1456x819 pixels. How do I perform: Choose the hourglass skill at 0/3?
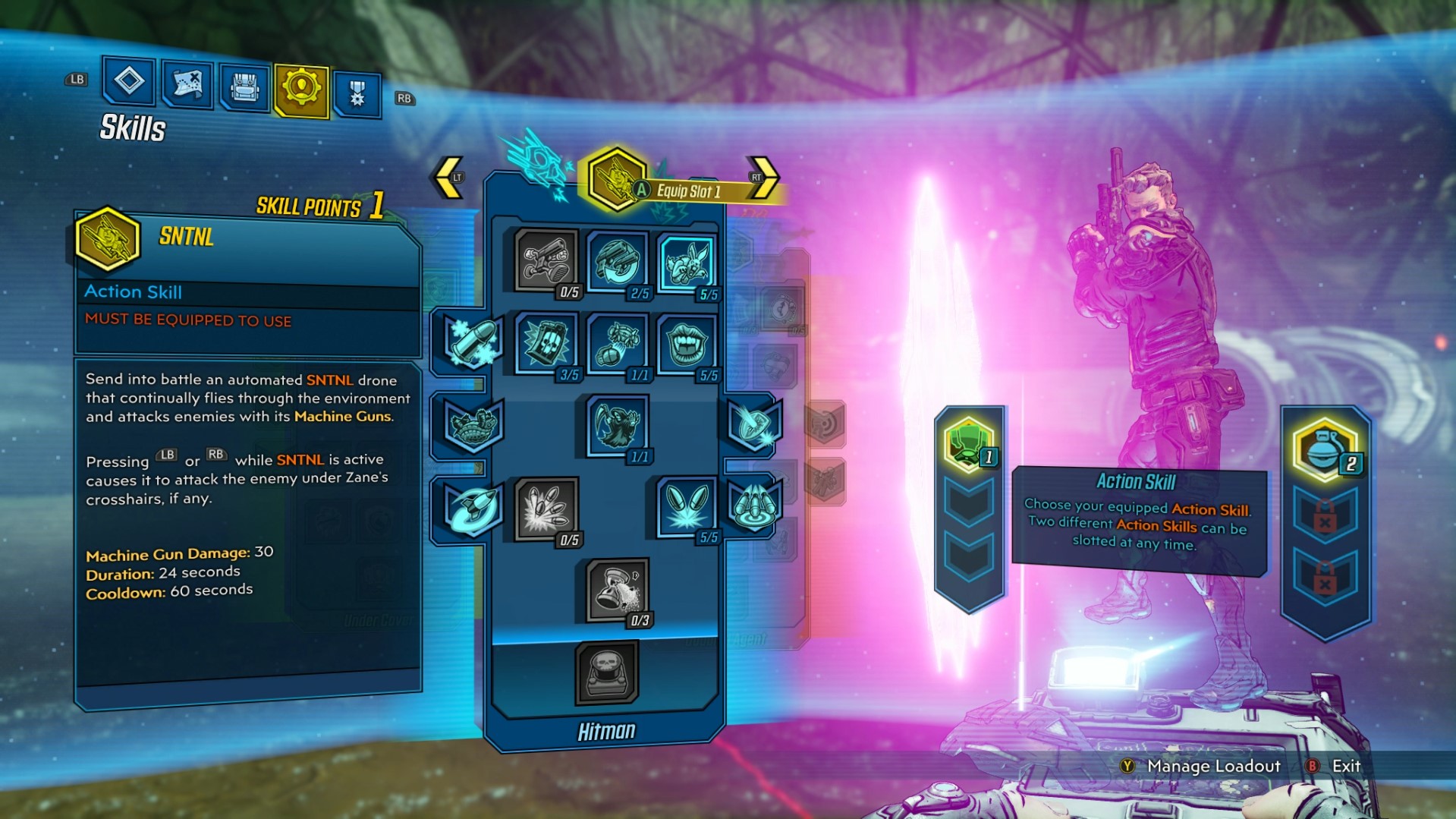[616, 590]
